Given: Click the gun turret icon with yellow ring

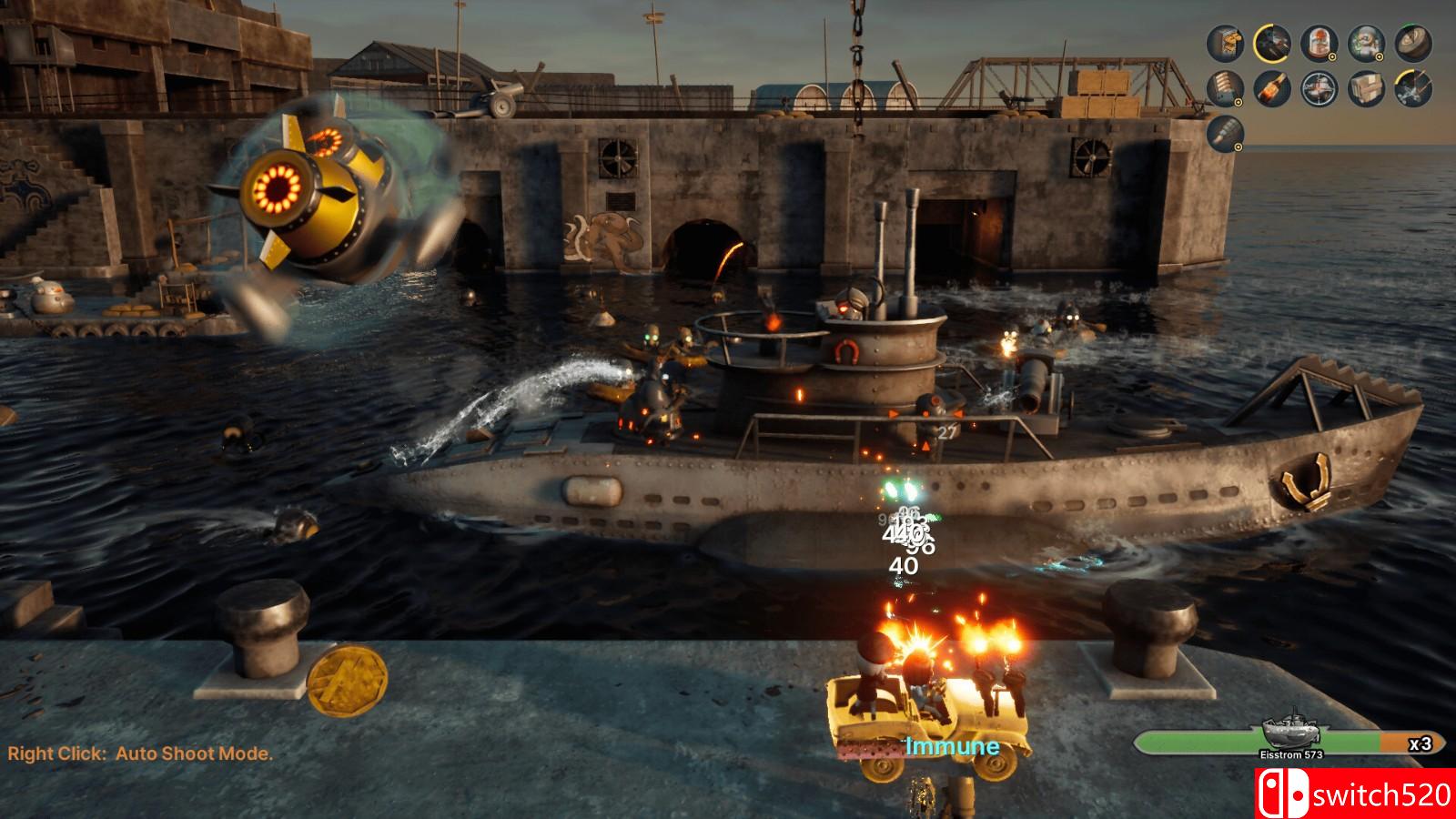Looking at the screenshot, I should click(1272, 43).
